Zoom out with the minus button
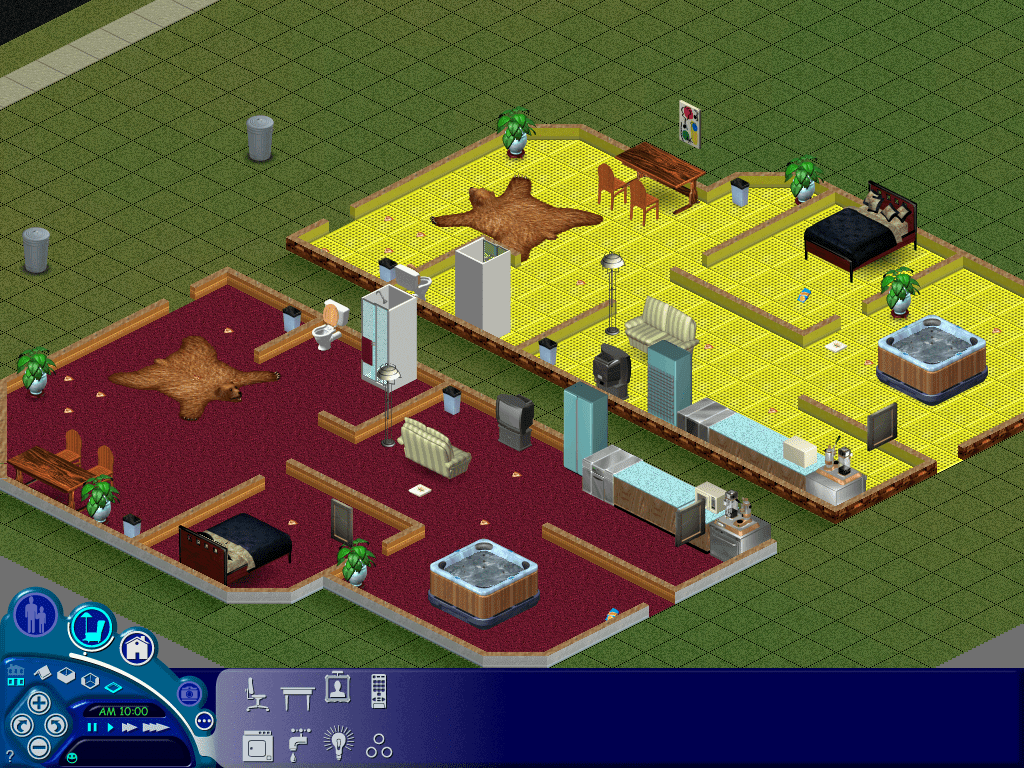1024x768 pixels. (x=38, y=746)
